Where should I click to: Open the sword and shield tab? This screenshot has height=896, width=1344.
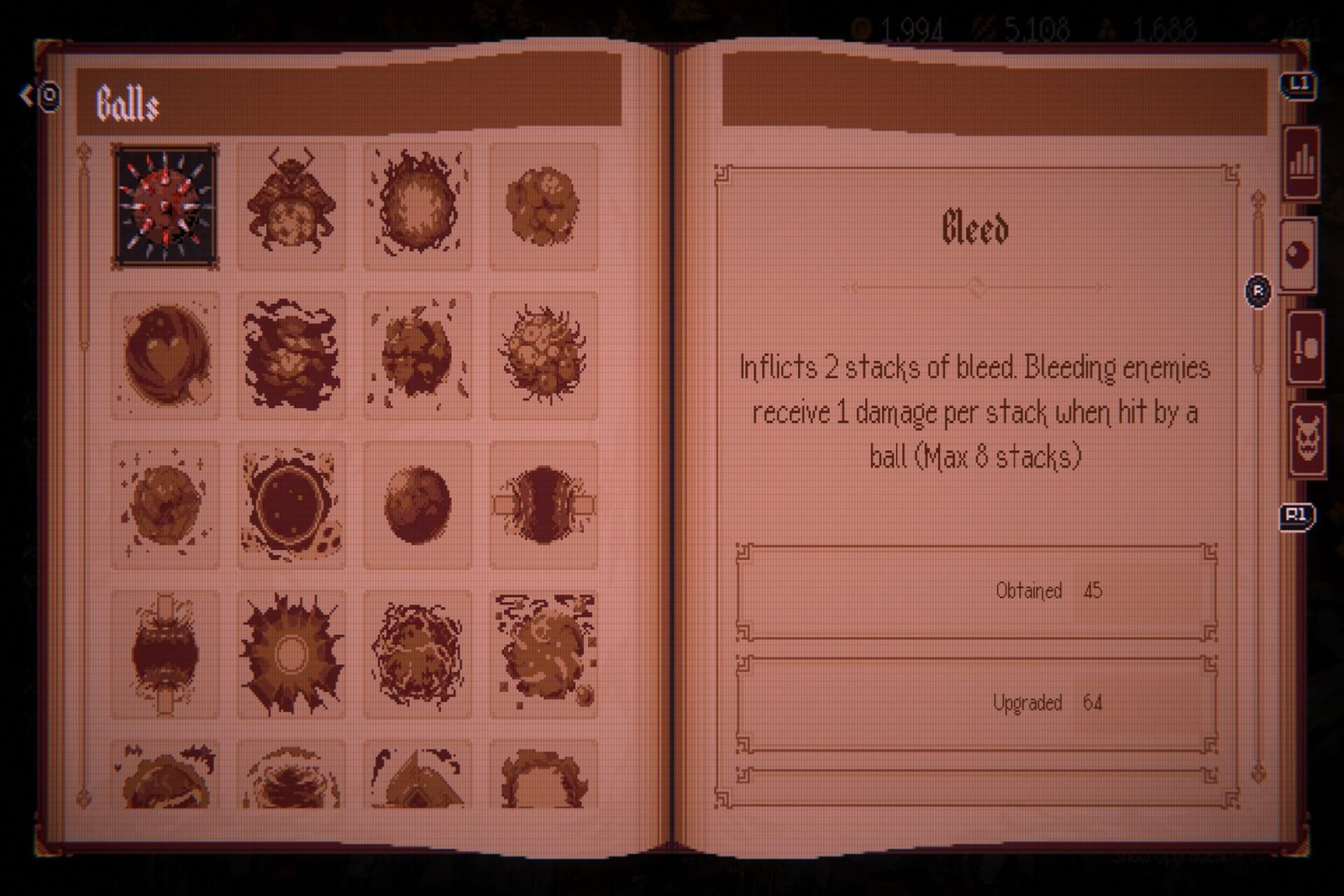1305,348
